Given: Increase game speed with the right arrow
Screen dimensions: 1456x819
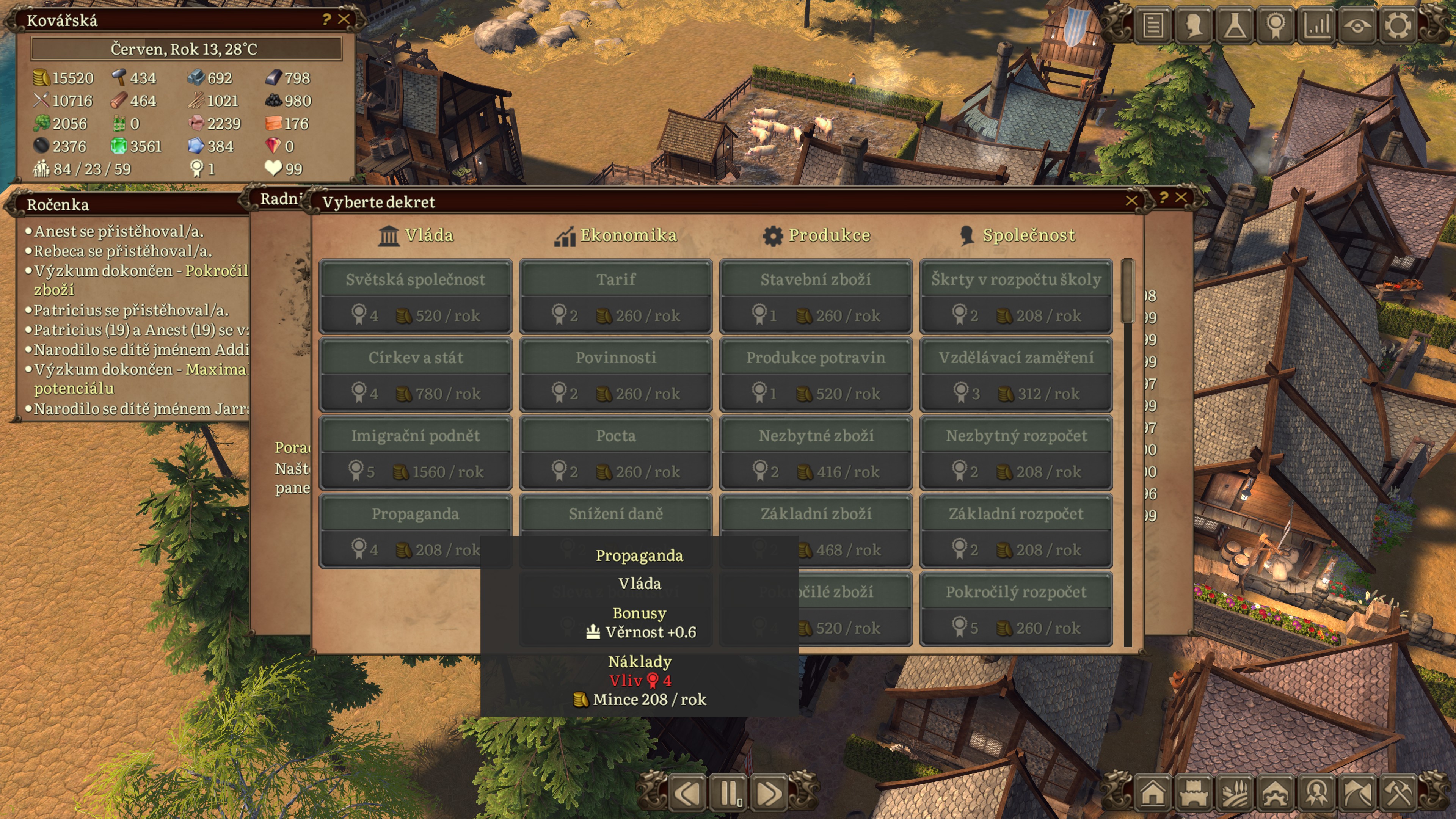Looking at the screenshot, I should (x=769, y=793).
